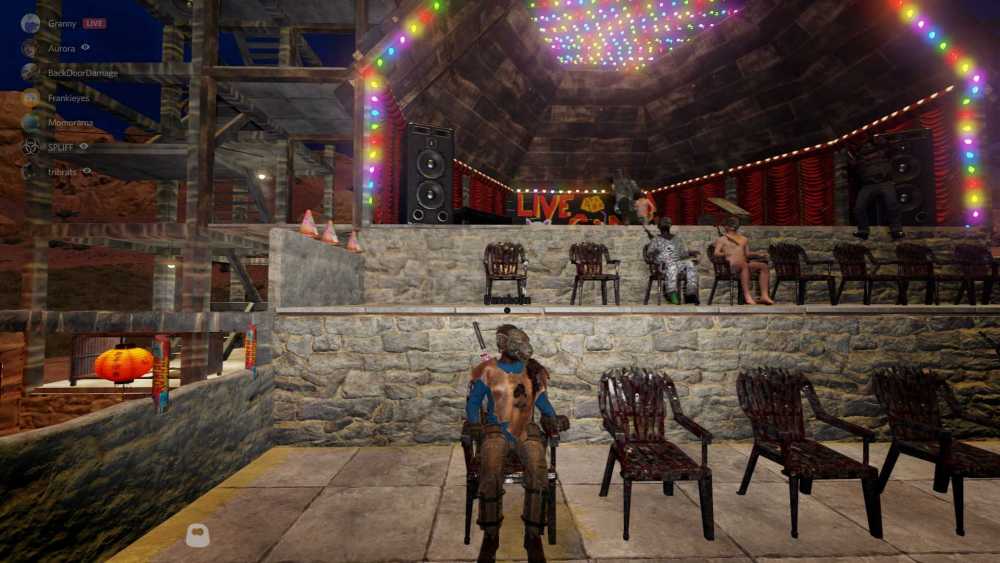Click the red LIVE badge beside Granny
Image resolution: width=1000 pixels, height=563 pixels.
[94, 23]
